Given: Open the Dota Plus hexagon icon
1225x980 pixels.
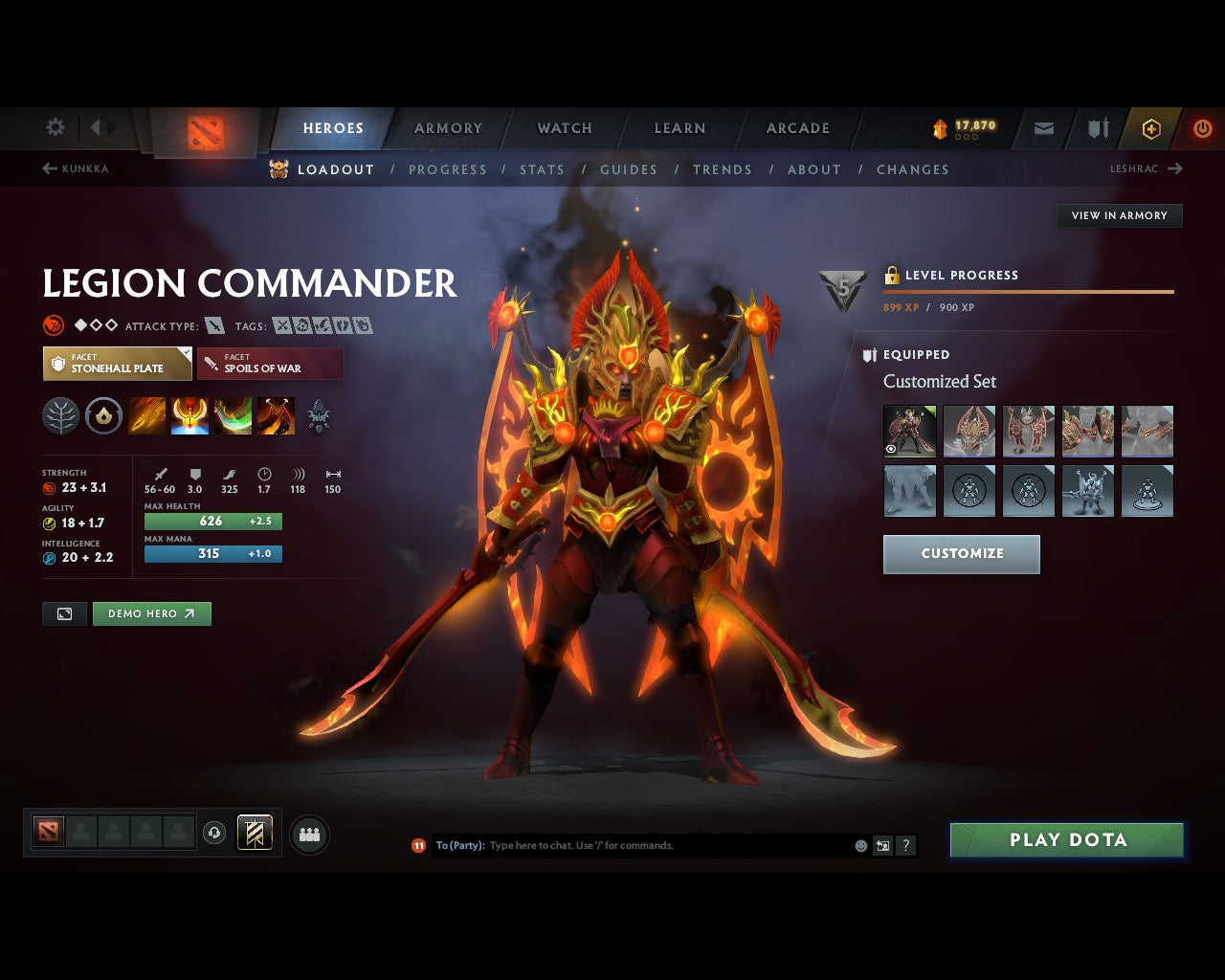Looking at the screenshot, I should (x=1151, y=127).
